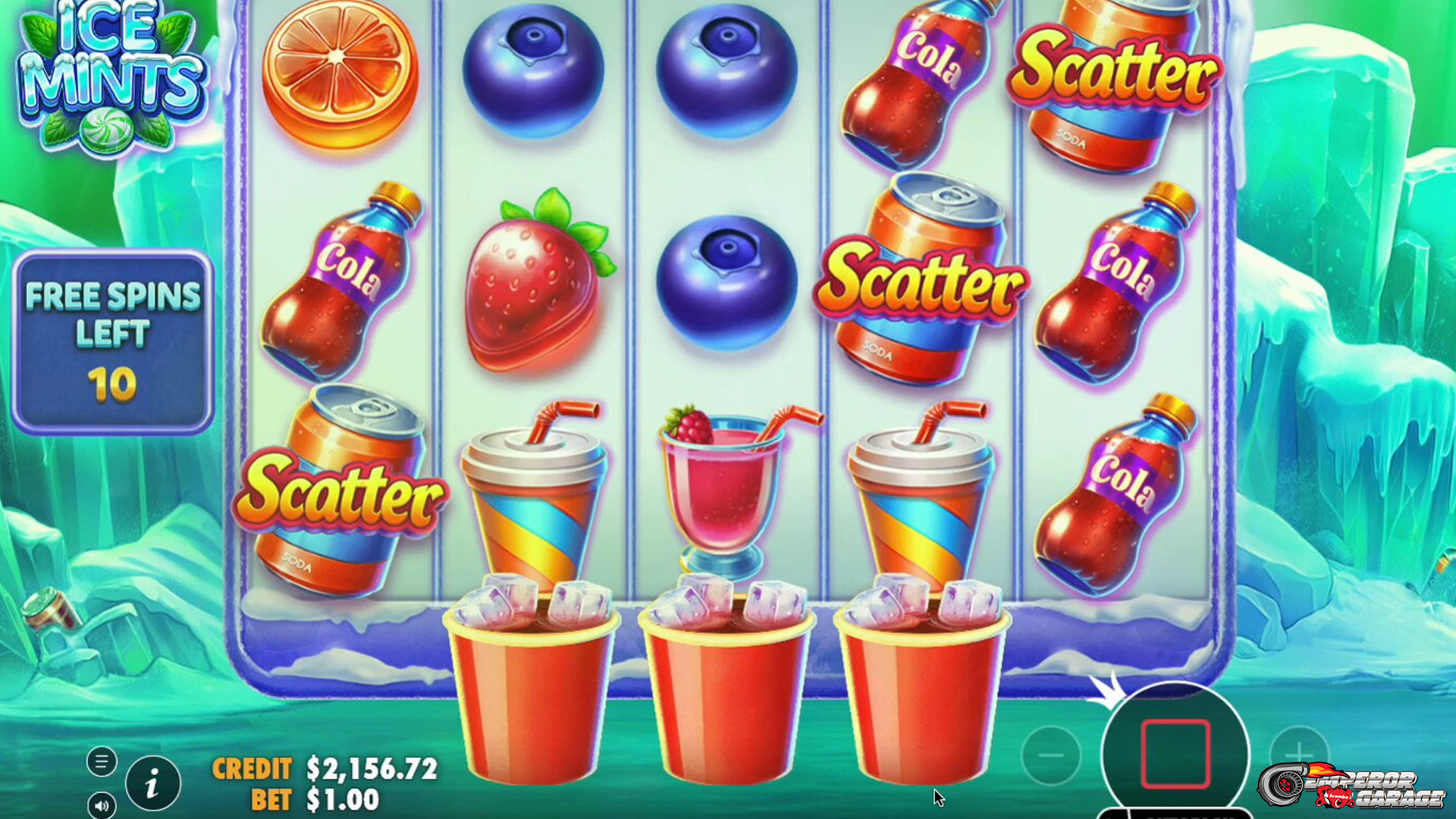Click the Scatter soda can on reel four

tap(921, 281)
